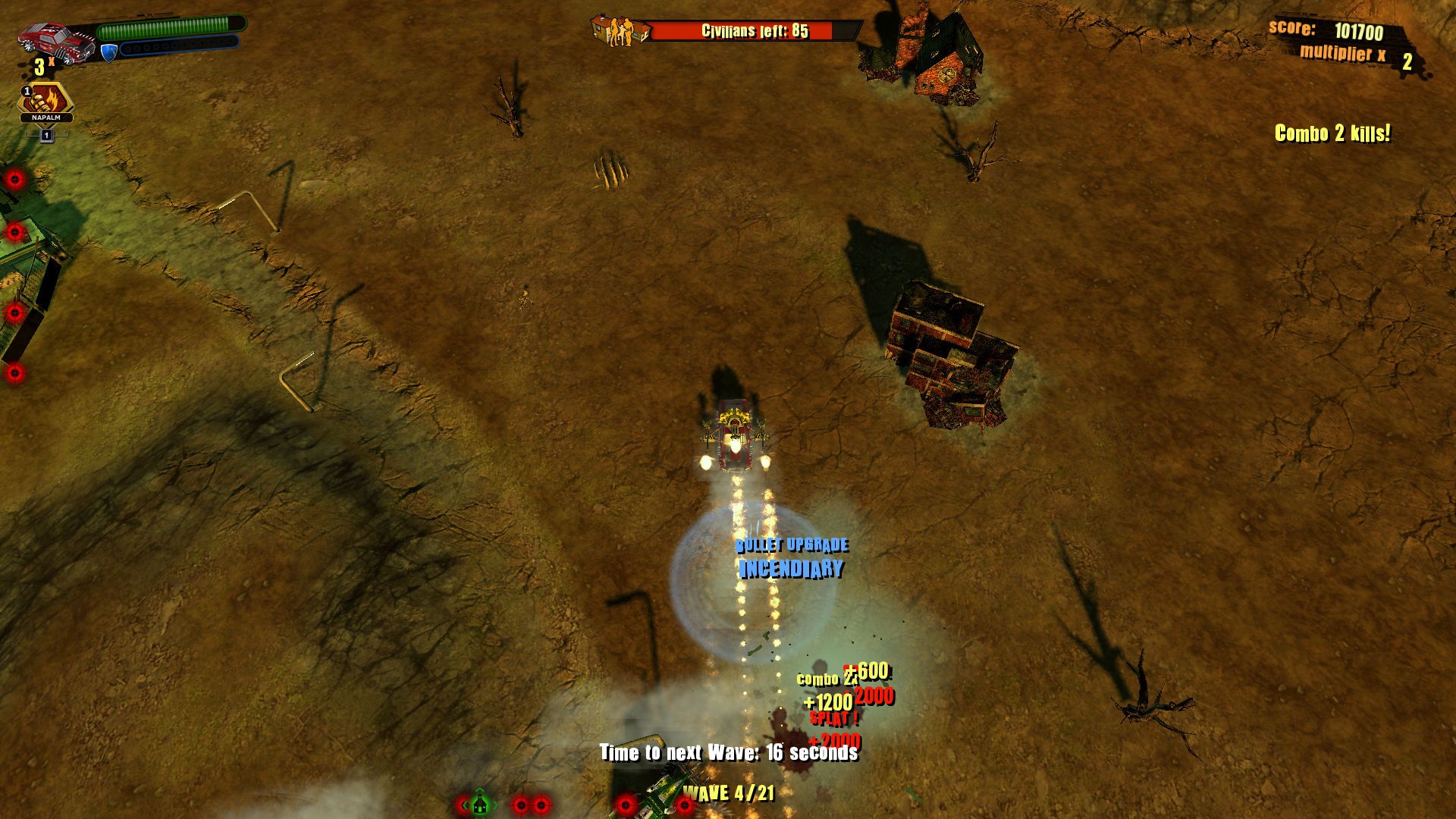Click the BULLET UPGRADE INCENDIARY text
The width and height of the screenshot is (1456, 819).
pyautogui.click(x=792, y=557)
